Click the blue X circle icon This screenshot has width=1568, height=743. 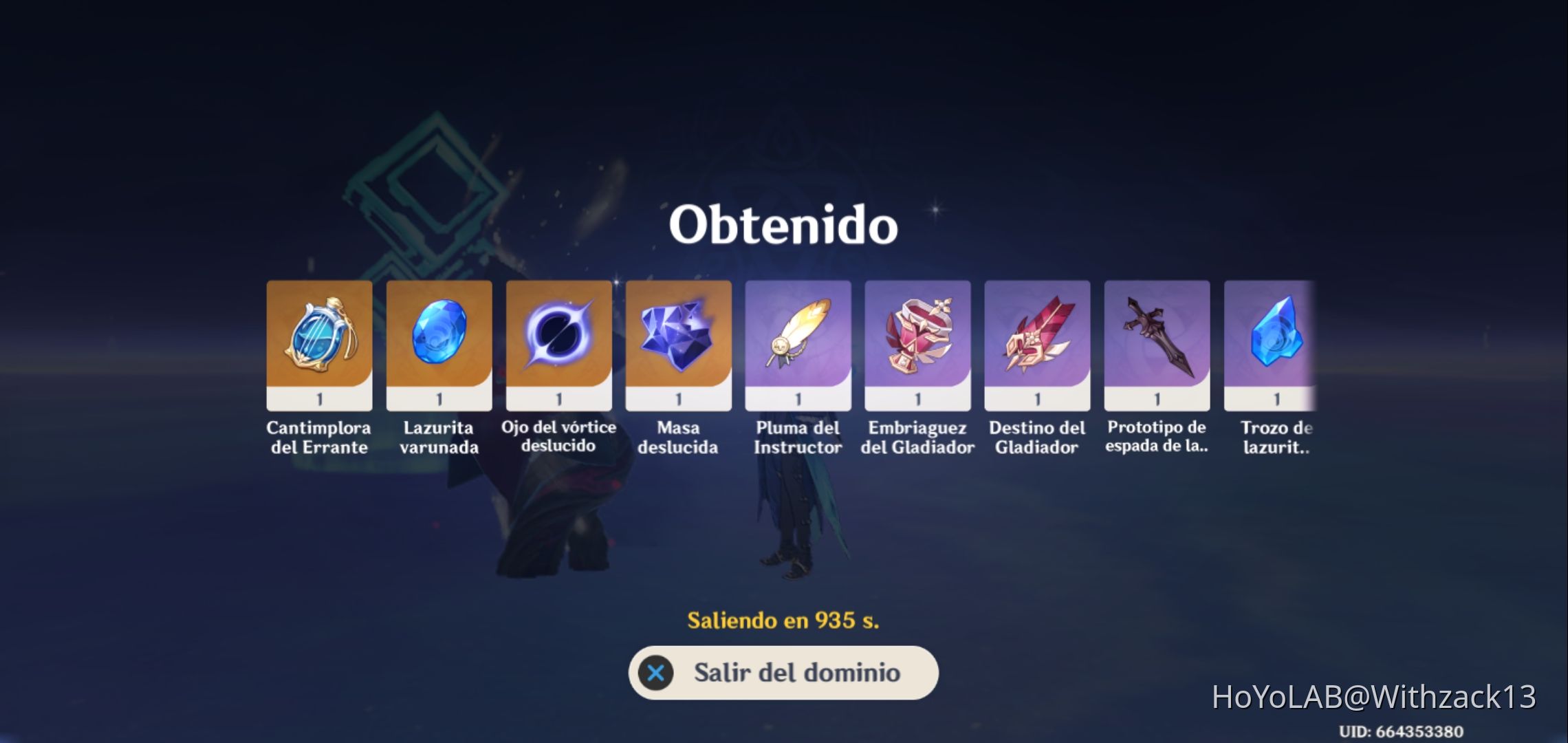[x=658, y=674]
